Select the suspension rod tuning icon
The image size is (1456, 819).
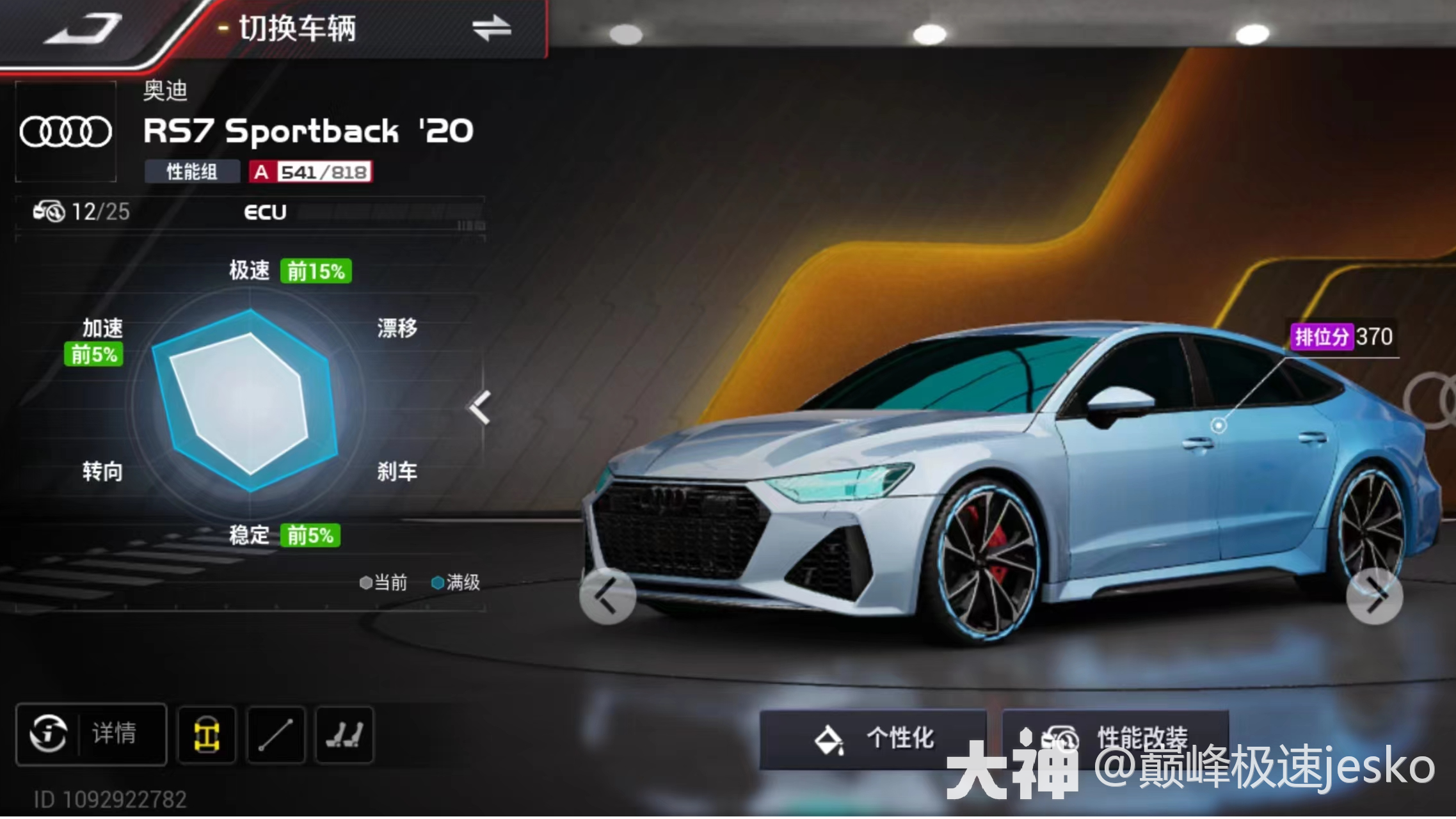click(x=278, y=735)
